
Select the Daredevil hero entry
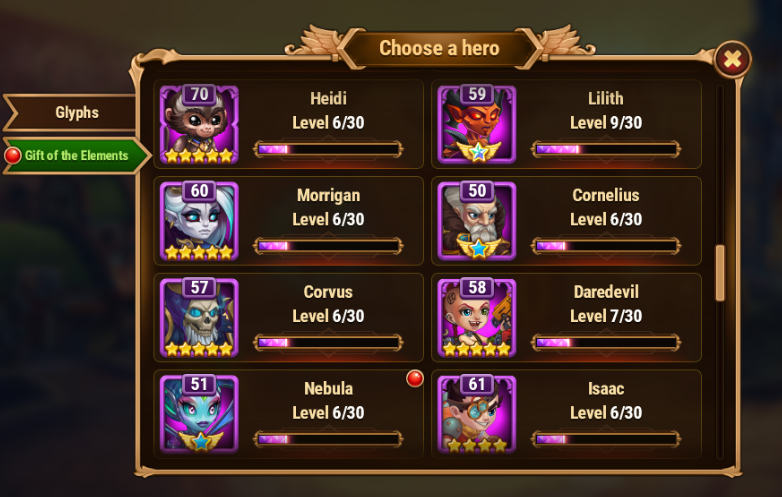566,317
